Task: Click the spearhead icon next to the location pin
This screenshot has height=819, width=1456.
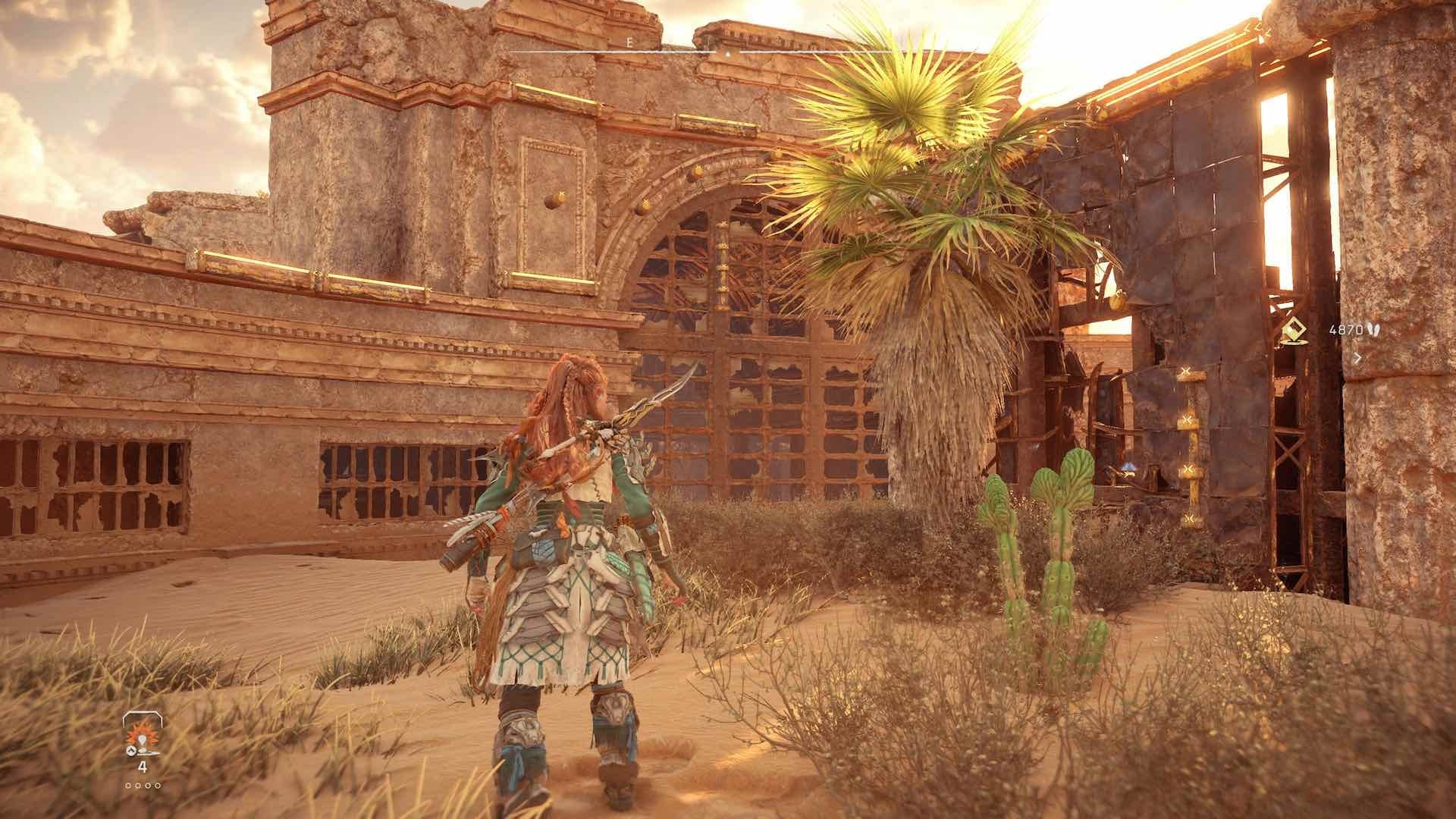Action: coord(149,752)
